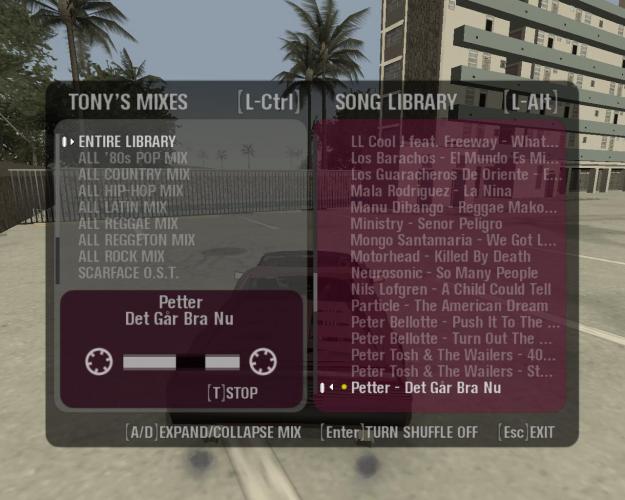The image size is (625, 500).
Task: Choose the SCARFACE O.S.T. mix
Action: coord(127,272)
